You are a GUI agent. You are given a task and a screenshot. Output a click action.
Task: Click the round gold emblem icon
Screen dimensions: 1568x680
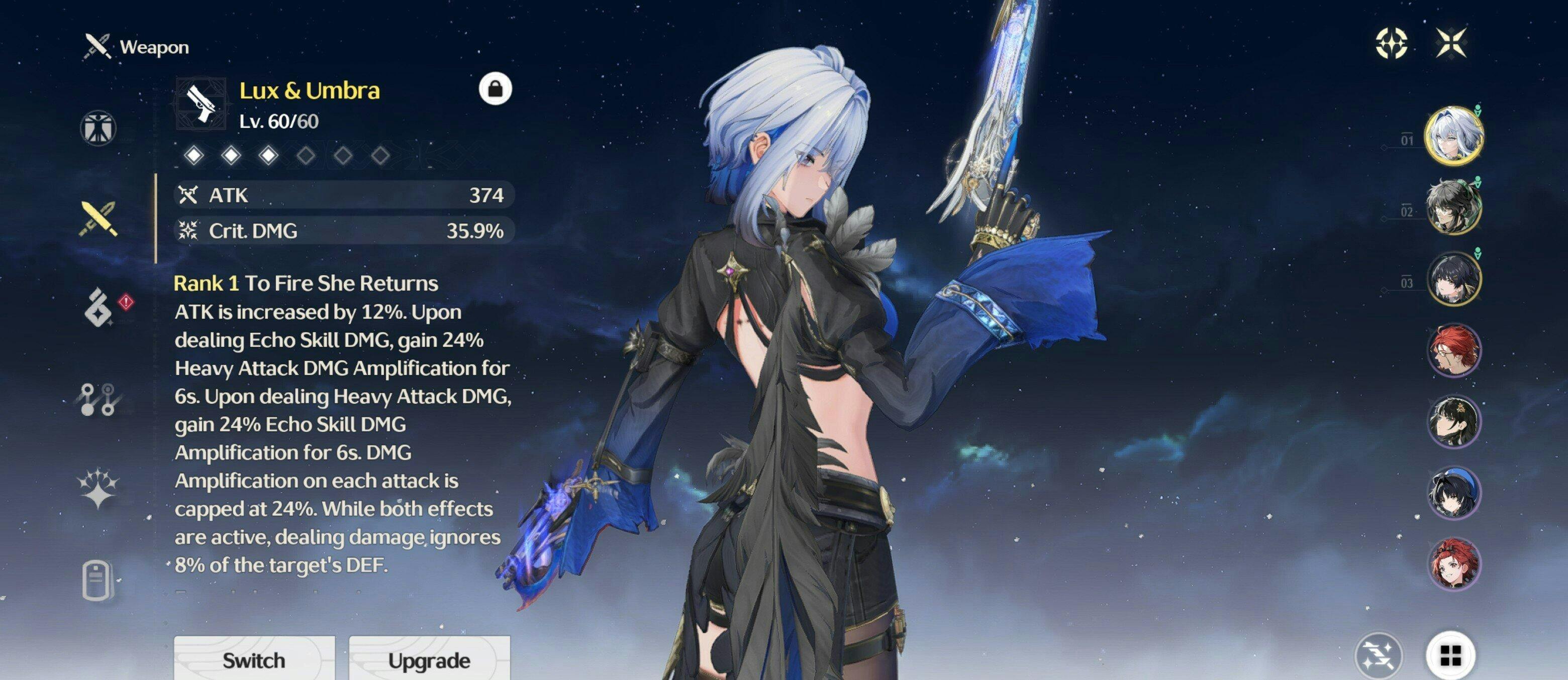coord(1392,43)
